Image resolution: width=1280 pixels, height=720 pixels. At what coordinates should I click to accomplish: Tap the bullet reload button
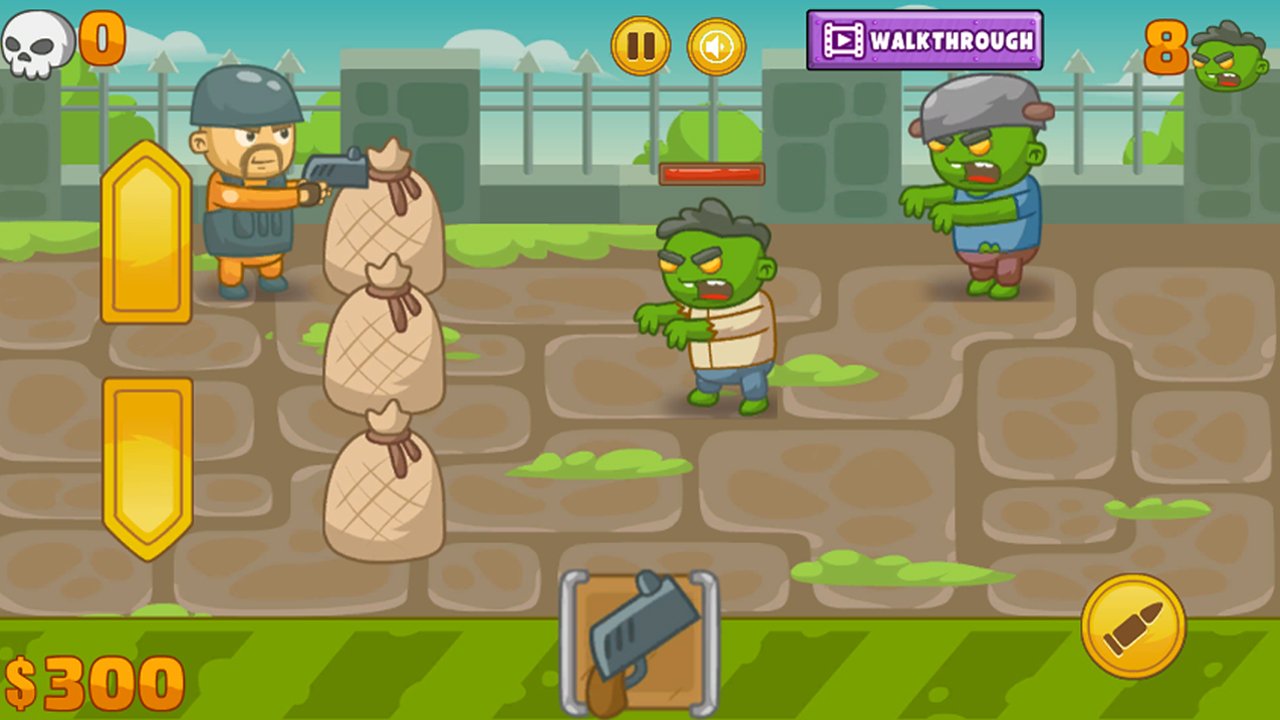1133,626
